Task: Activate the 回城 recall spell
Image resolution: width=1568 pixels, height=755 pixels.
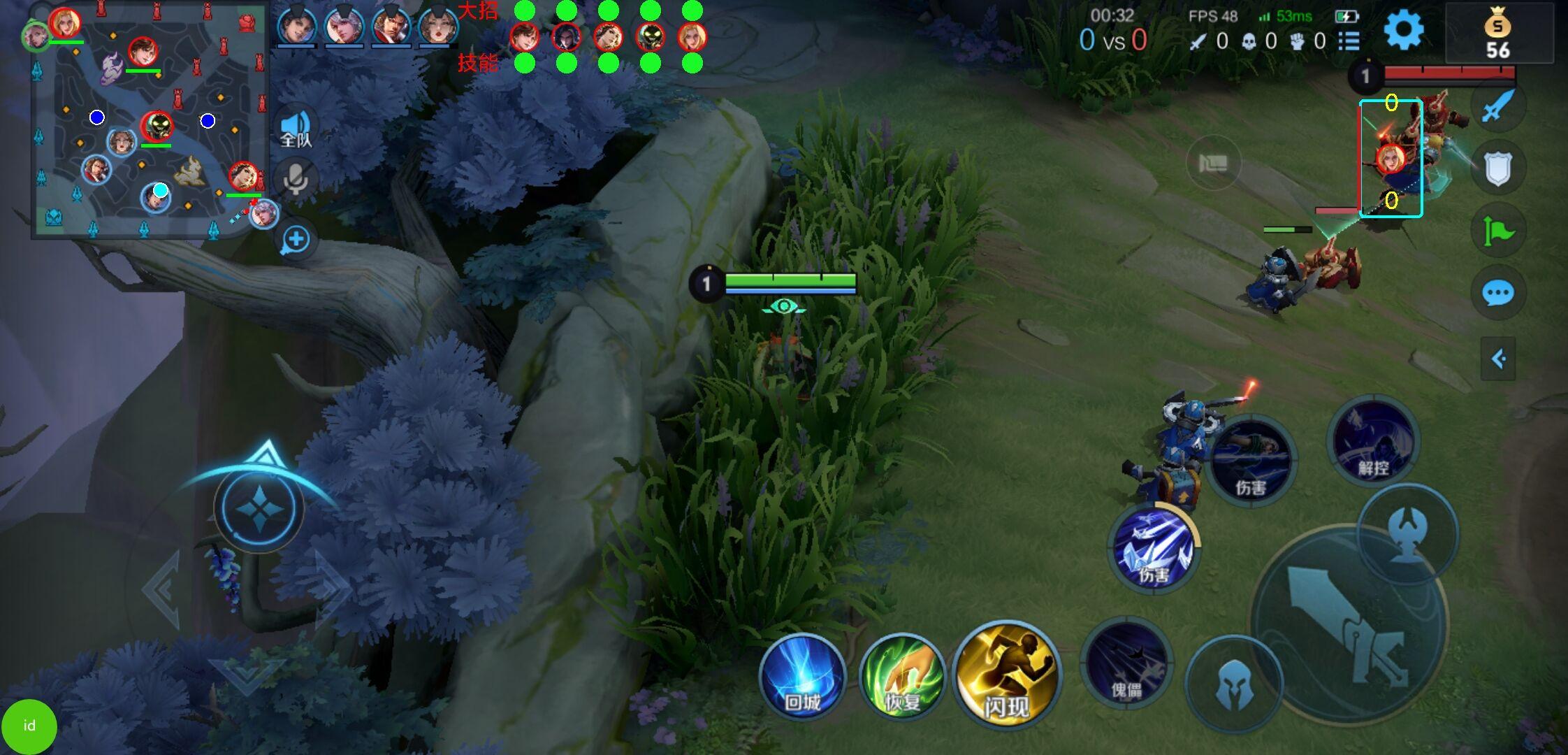Action: [x=802, y=677]
